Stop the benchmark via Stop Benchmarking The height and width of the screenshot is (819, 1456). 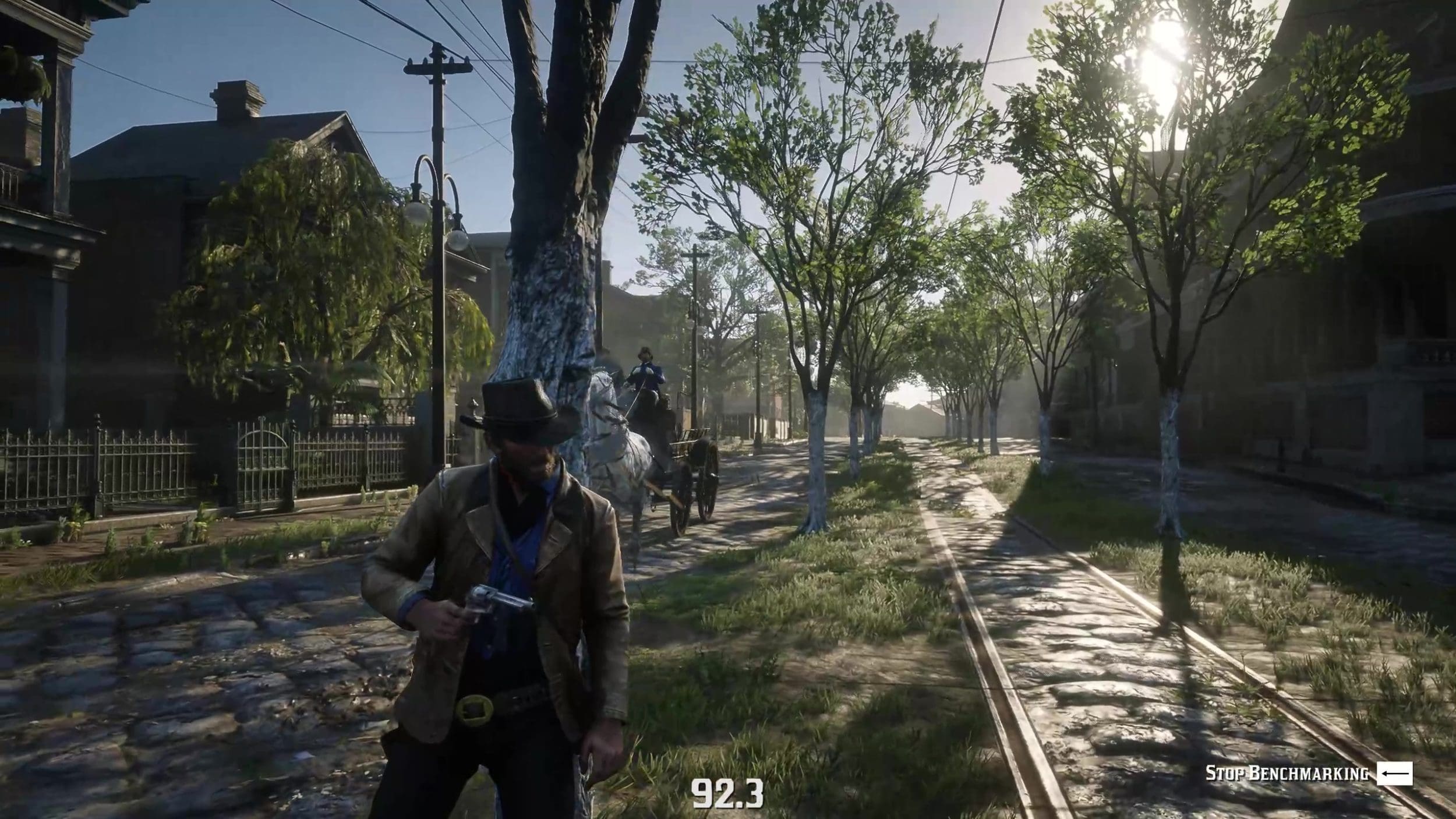(x=1307, y=774)
